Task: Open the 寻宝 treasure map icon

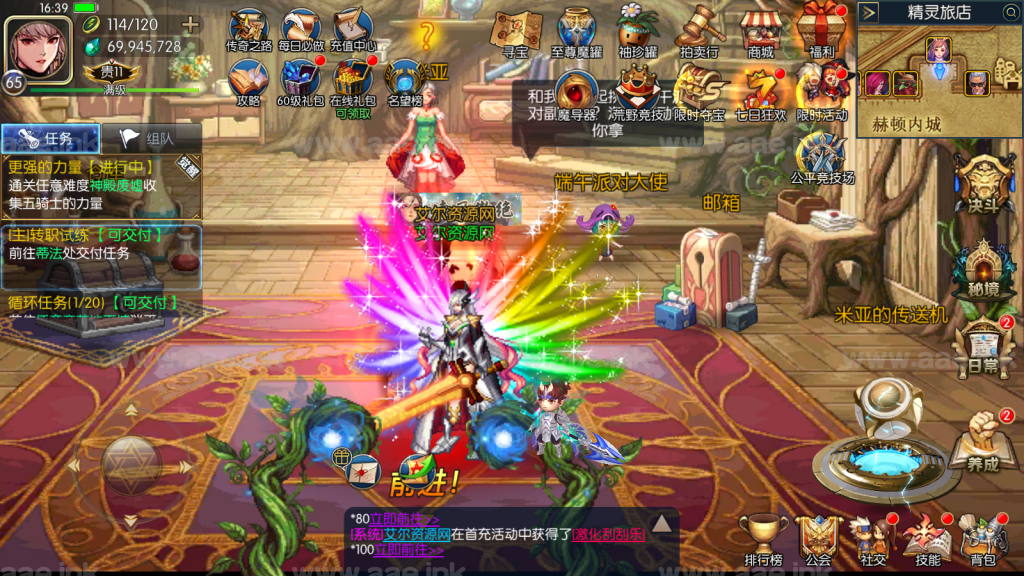Action: tap(515, 30)
